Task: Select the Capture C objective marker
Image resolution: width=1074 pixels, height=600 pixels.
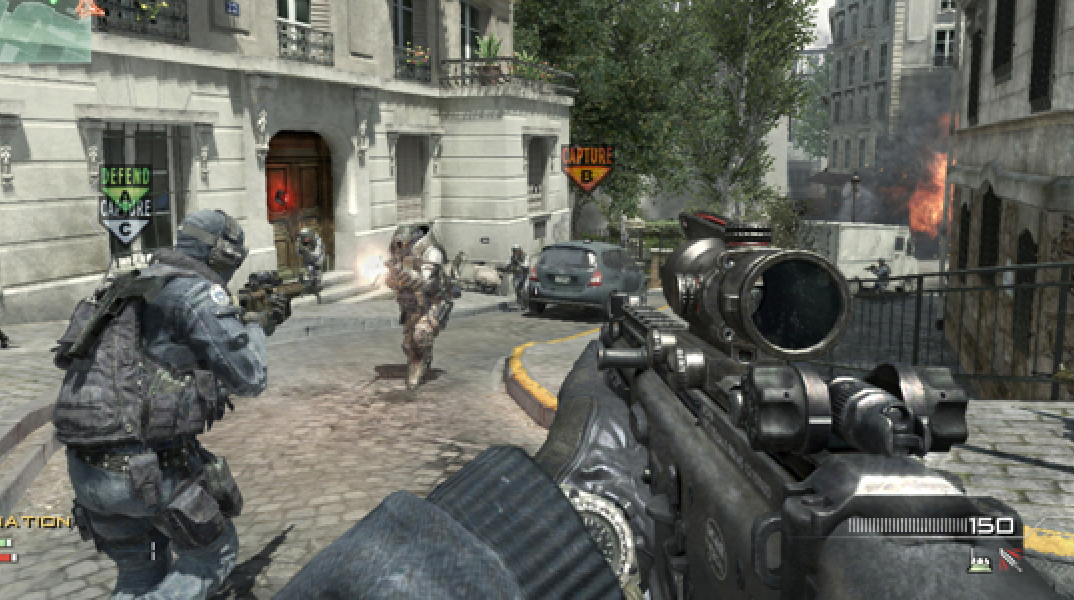Action: point(125,216)
